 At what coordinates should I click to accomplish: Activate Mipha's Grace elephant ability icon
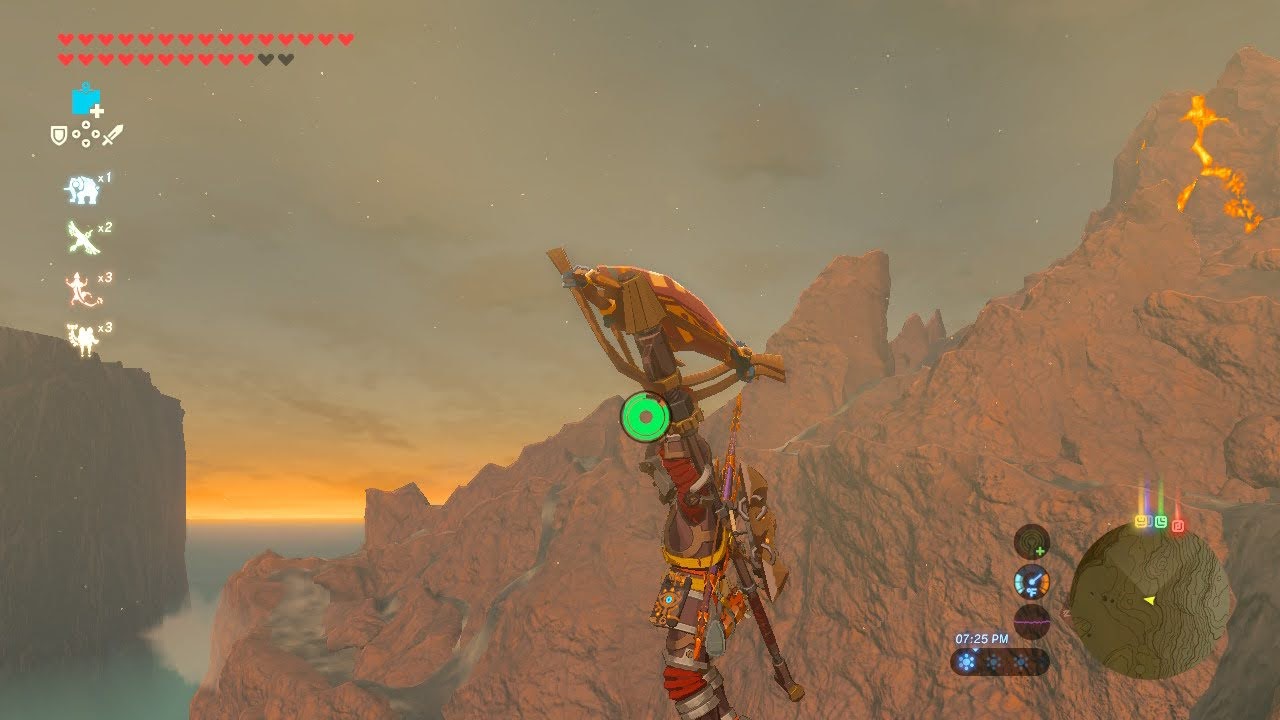(82, 189)
